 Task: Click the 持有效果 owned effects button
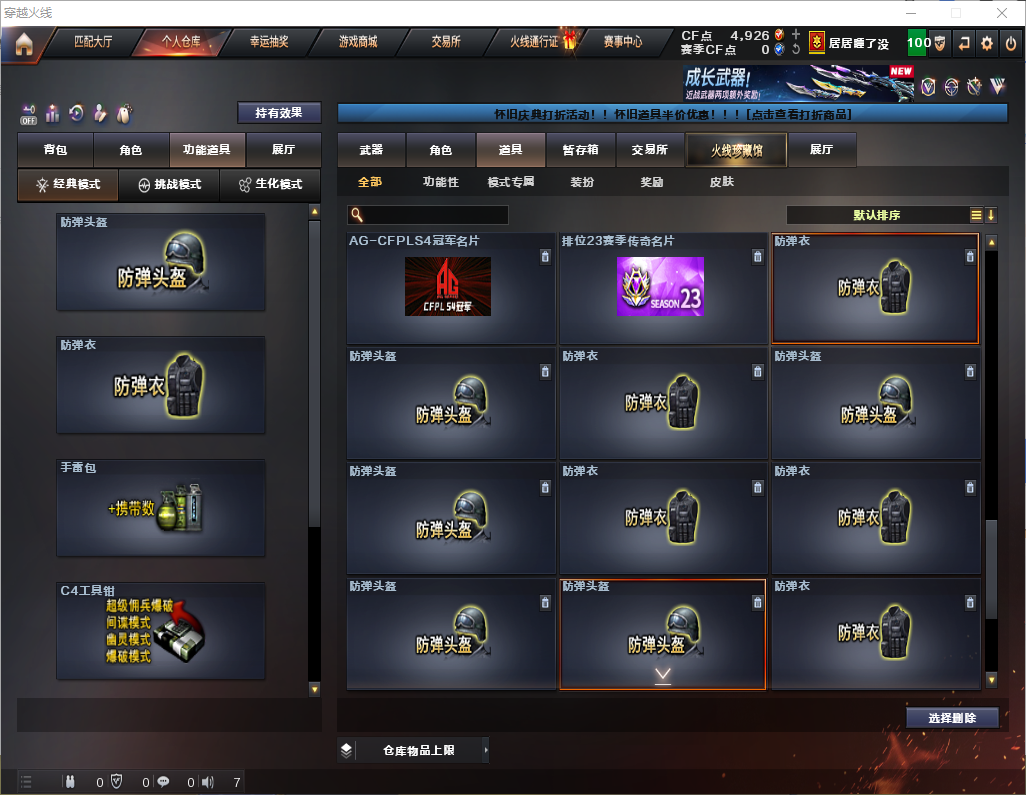tap(279, 113)
